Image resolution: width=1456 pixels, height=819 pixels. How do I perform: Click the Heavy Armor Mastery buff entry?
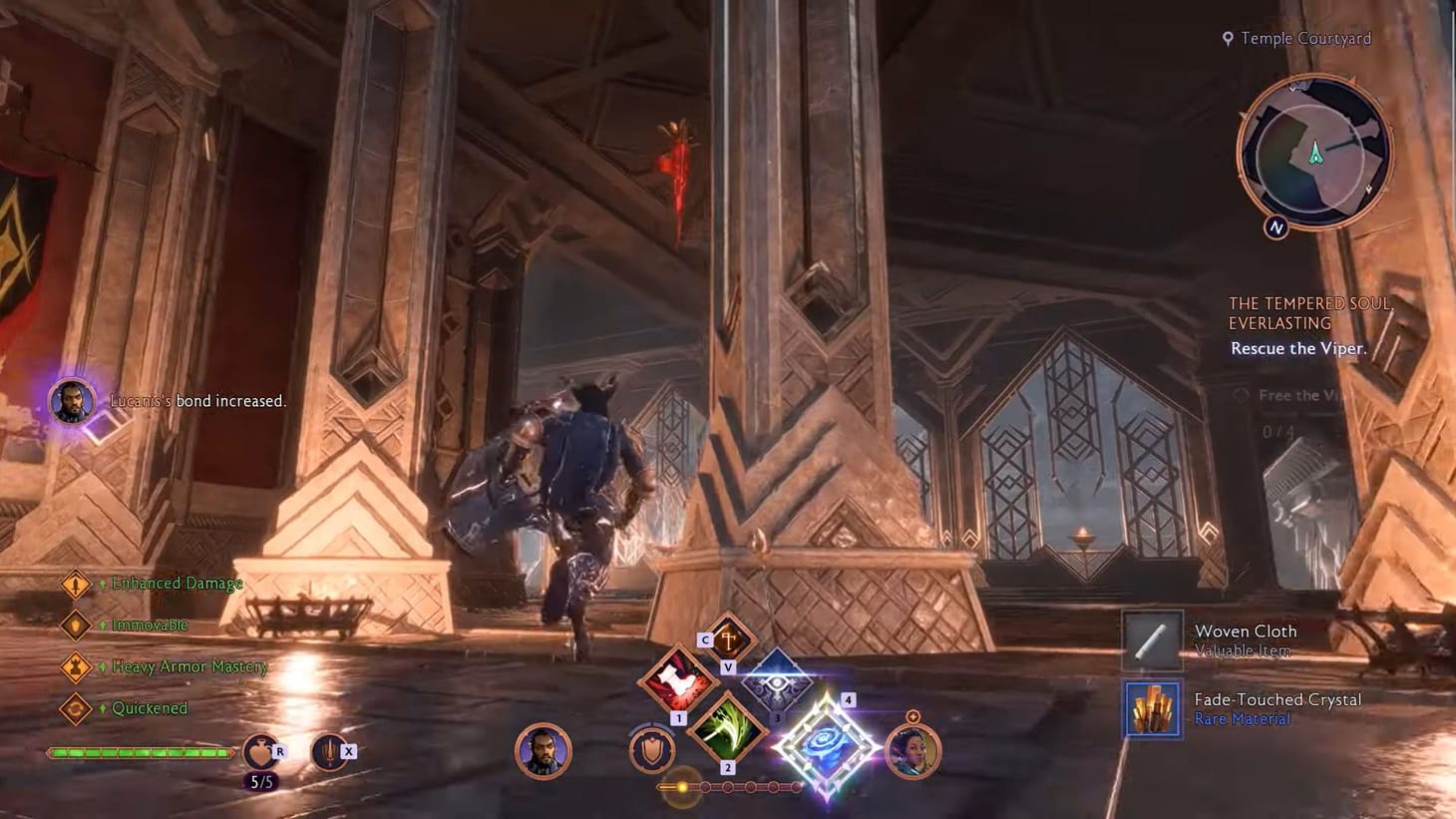click(78, 666)
